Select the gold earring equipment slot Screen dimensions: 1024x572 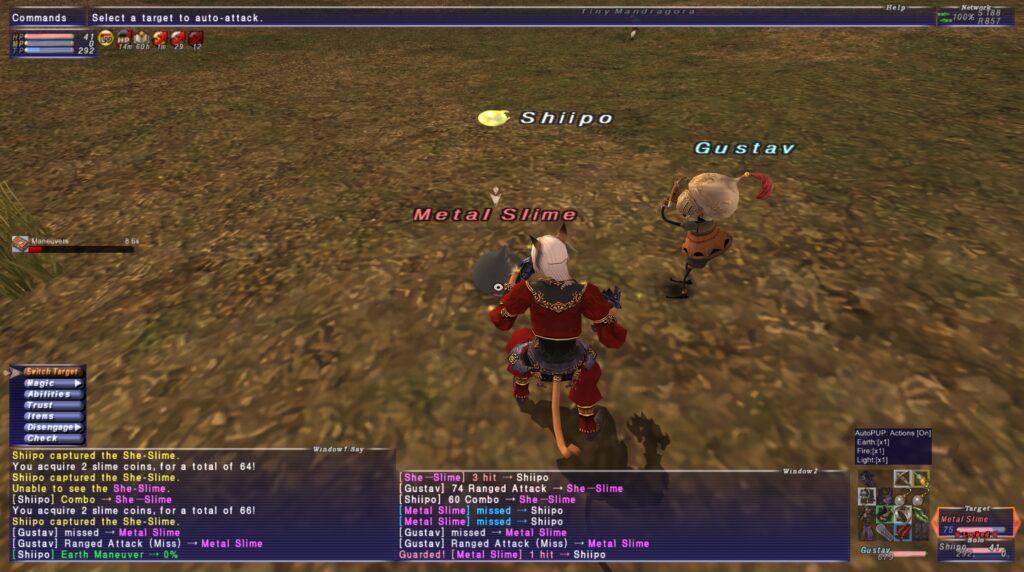[x=921, y=480]
